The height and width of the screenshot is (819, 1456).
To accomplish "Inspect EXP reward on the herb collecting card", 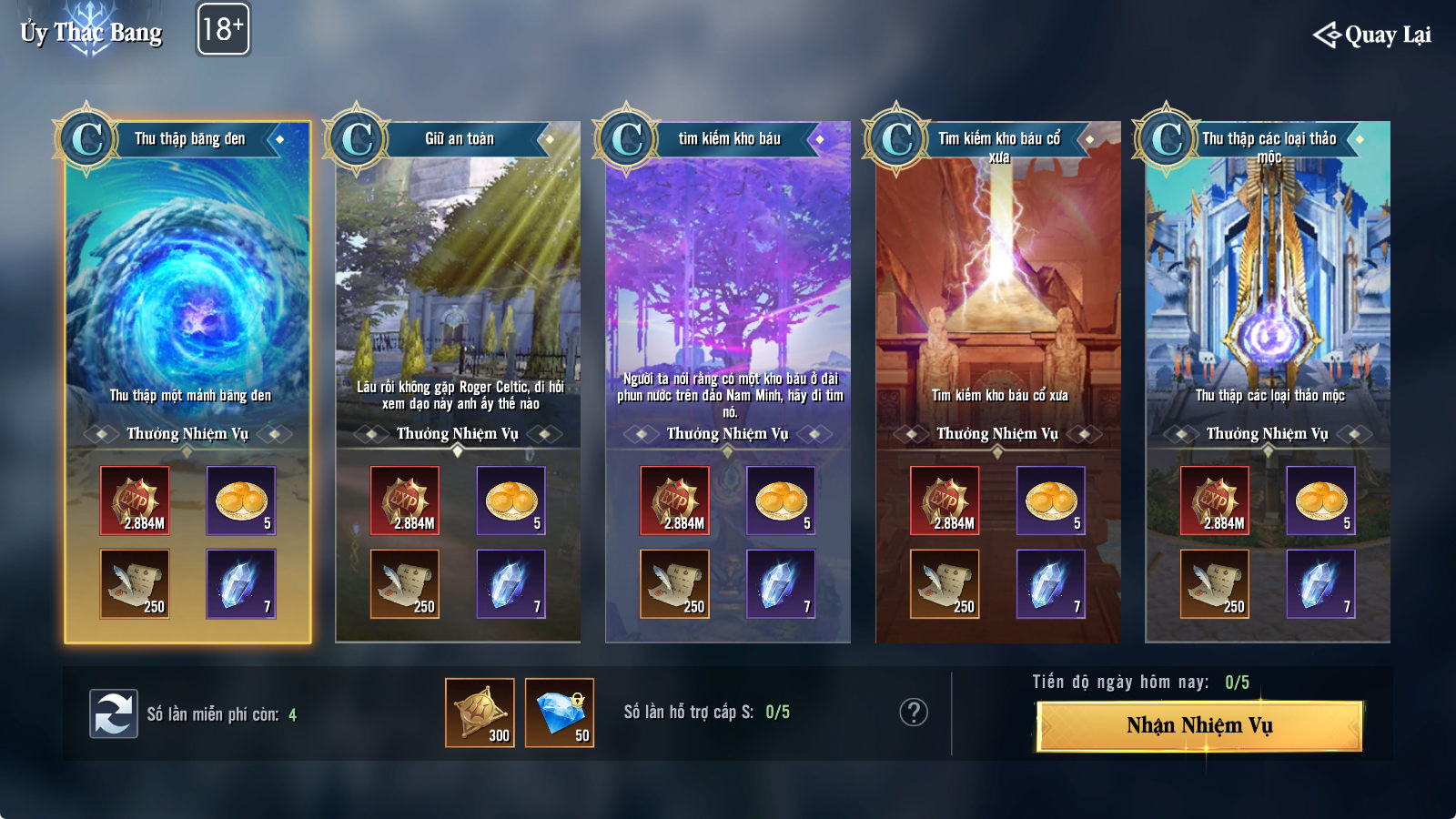I will pyautogui.click(x=1215, y=500).
